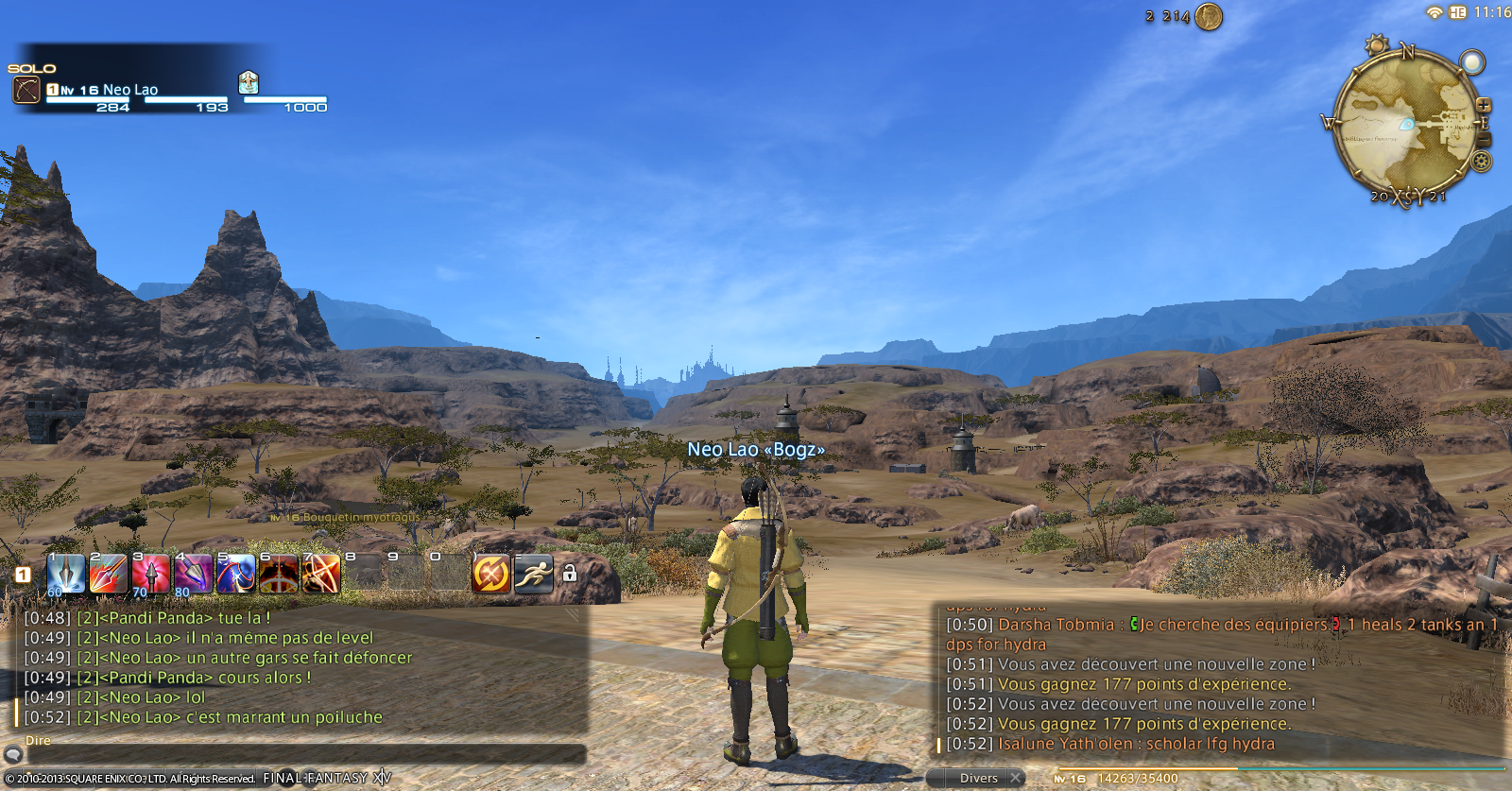The width and height of the screenshot is (1512, 791).
Task: Toggle the hotbar padlock
Action: point(570,574)
